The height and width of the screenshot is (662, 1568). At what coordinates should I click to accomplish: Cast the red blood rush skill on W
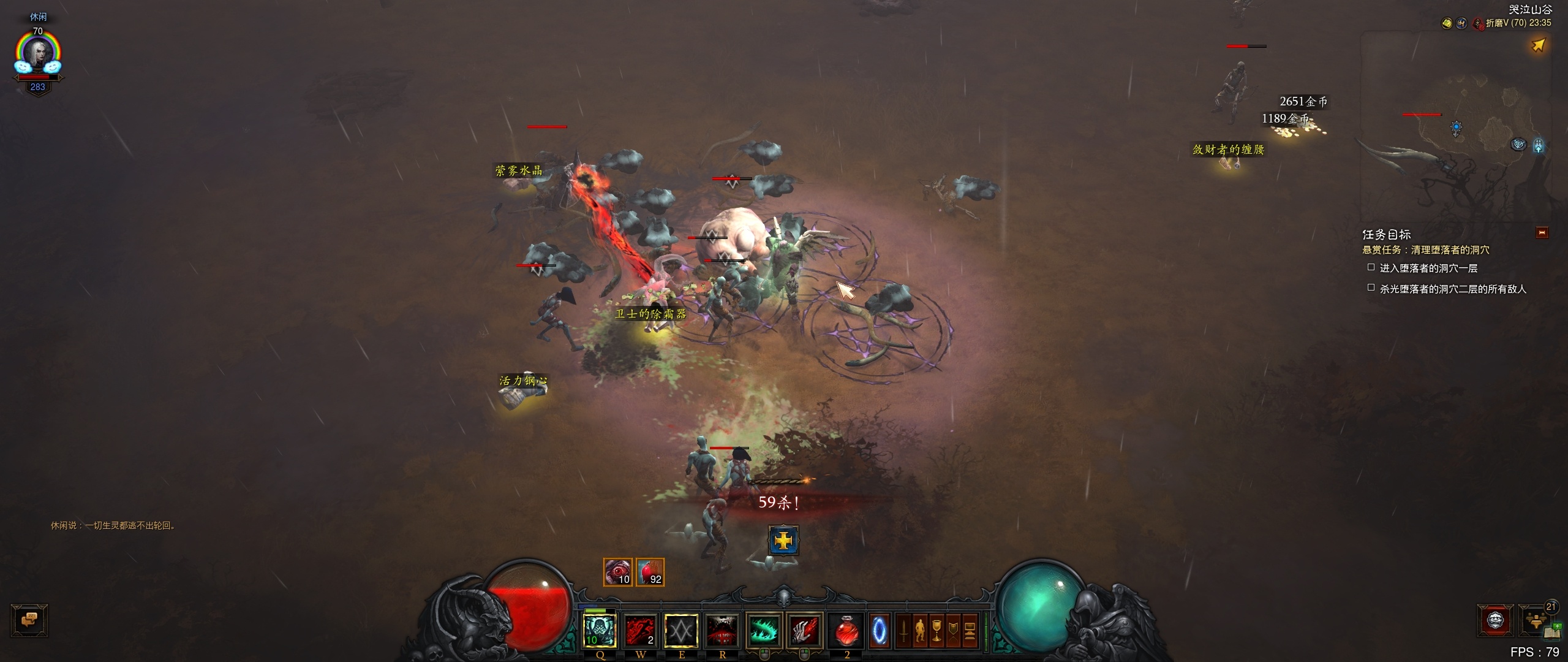click(x=640, y=630)
